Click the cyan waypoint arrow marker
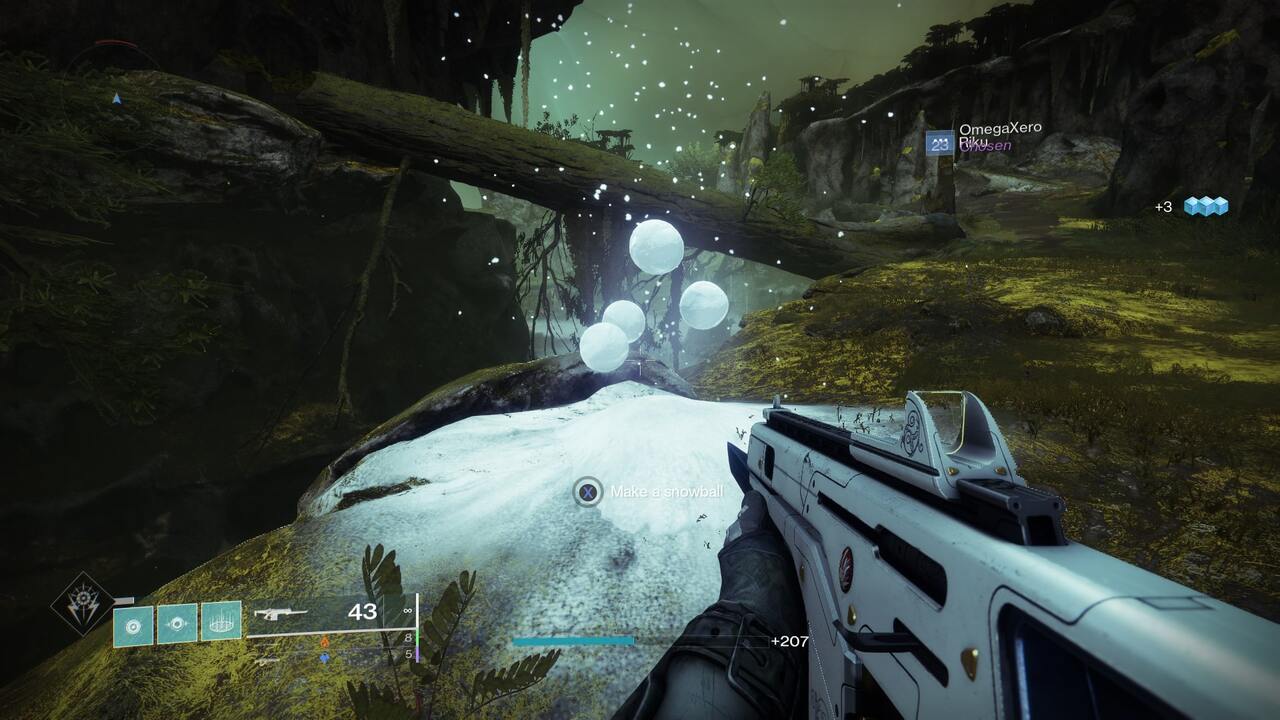This screenshot has width=1280, height=720. click(117, 99)
